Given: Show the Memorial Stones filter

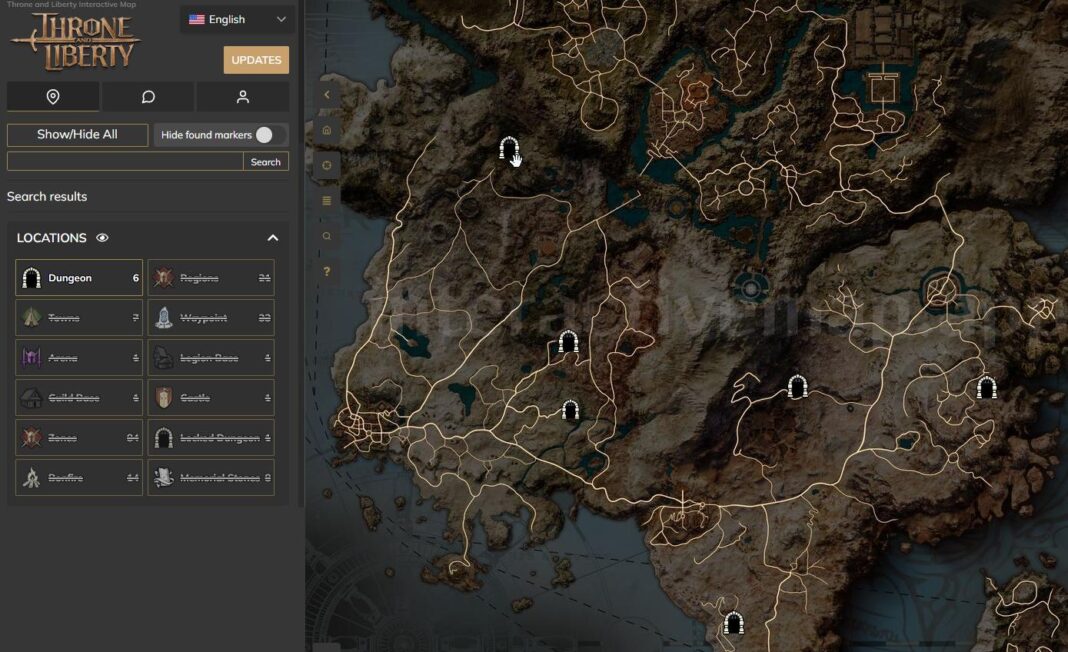Looking at the screenshot, I should click(x=211, y=478).
